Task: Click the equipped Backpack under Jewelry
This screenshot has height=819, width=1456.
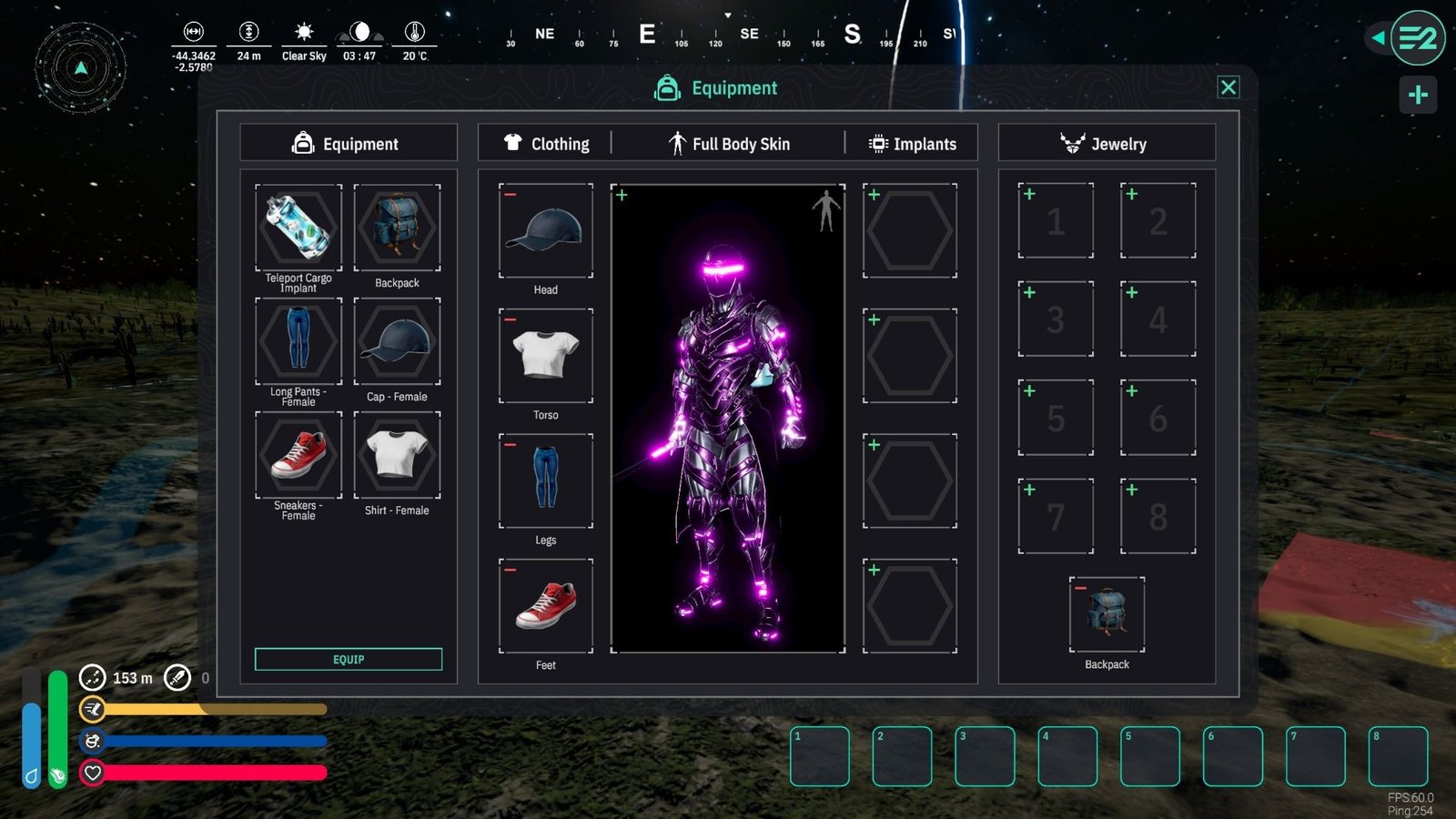Action: click(1107, 614)
